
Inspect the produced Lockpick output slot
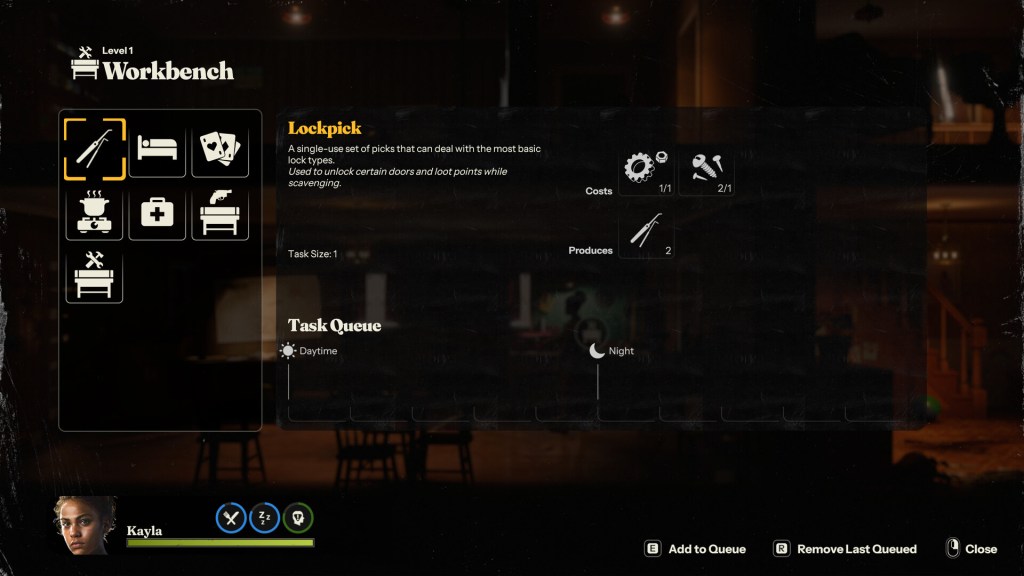click(x=646, y=232)
